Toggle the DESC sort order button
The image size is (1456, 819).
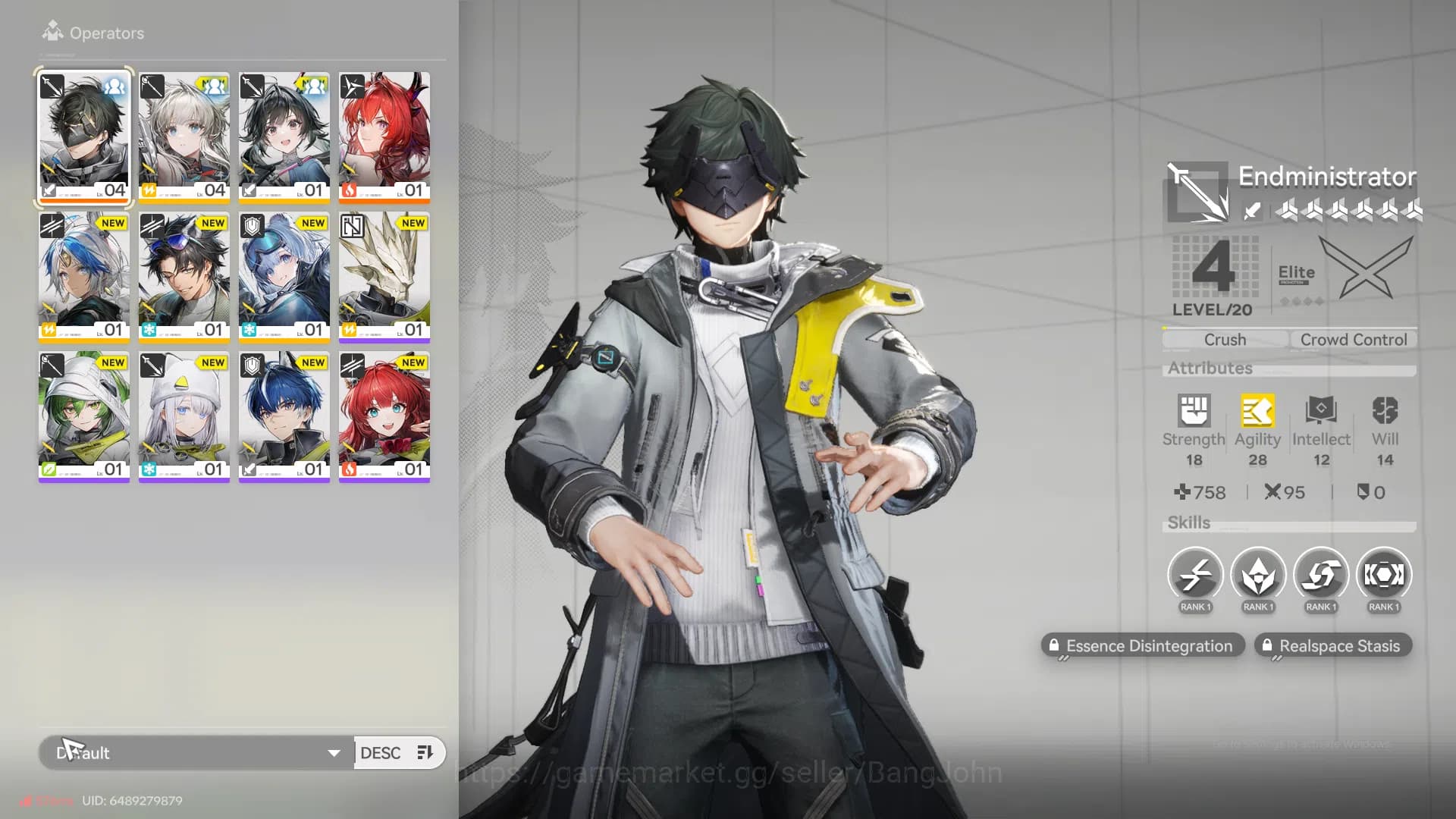pos(398,753)
